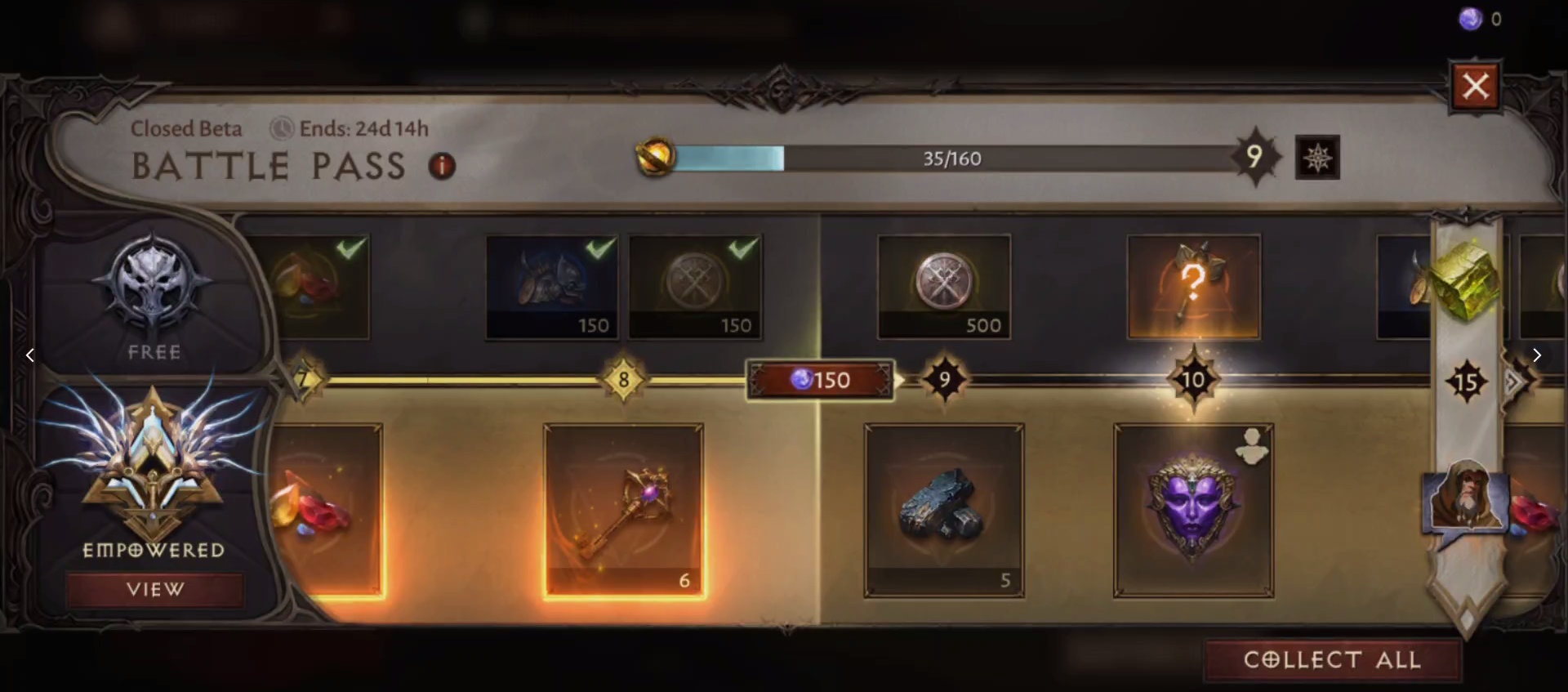Select the rank 8 milestone marker
This screenshot has width=1568, height=692.
coord(623,378)
